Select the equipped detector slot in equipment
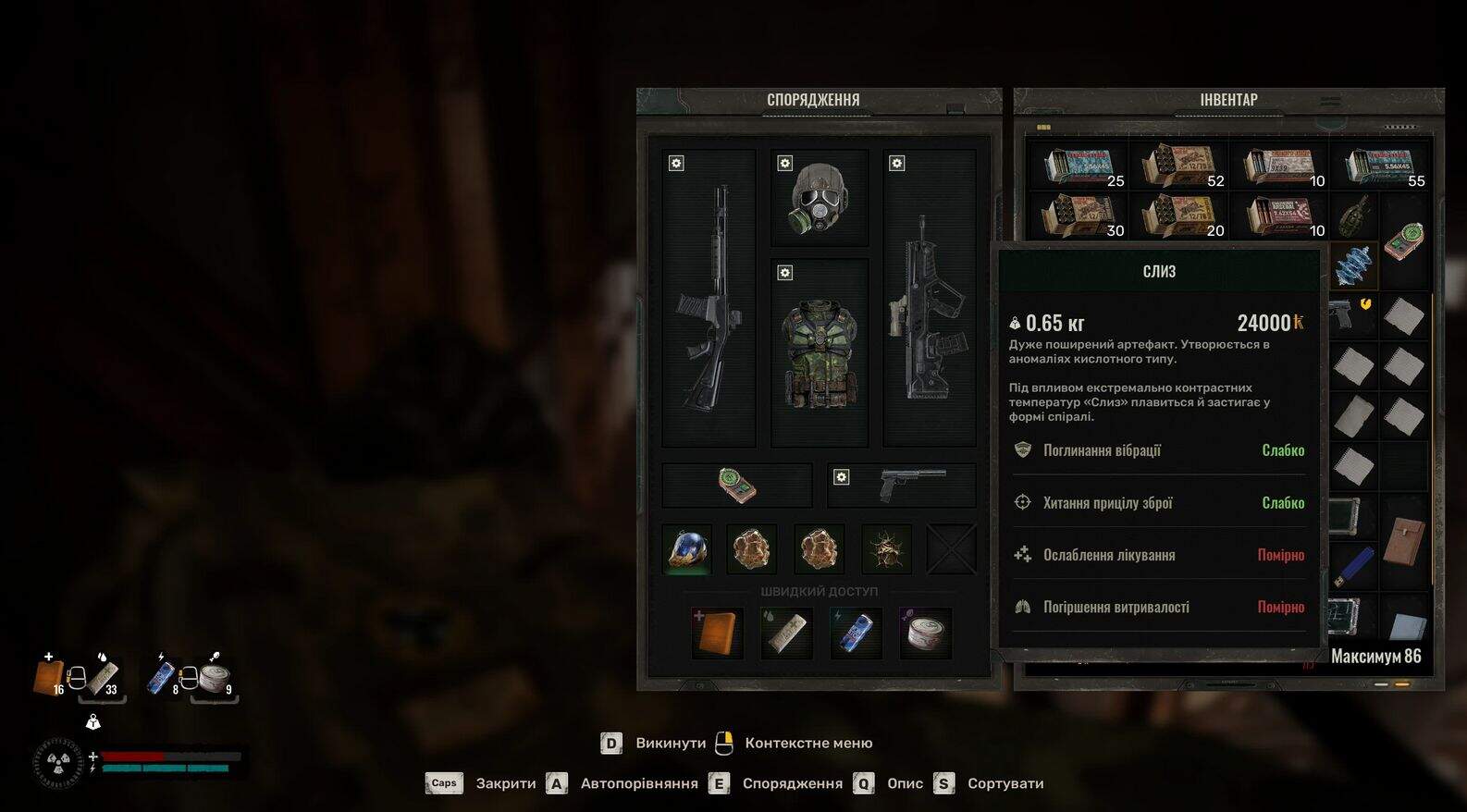 [x=737, y=486]
